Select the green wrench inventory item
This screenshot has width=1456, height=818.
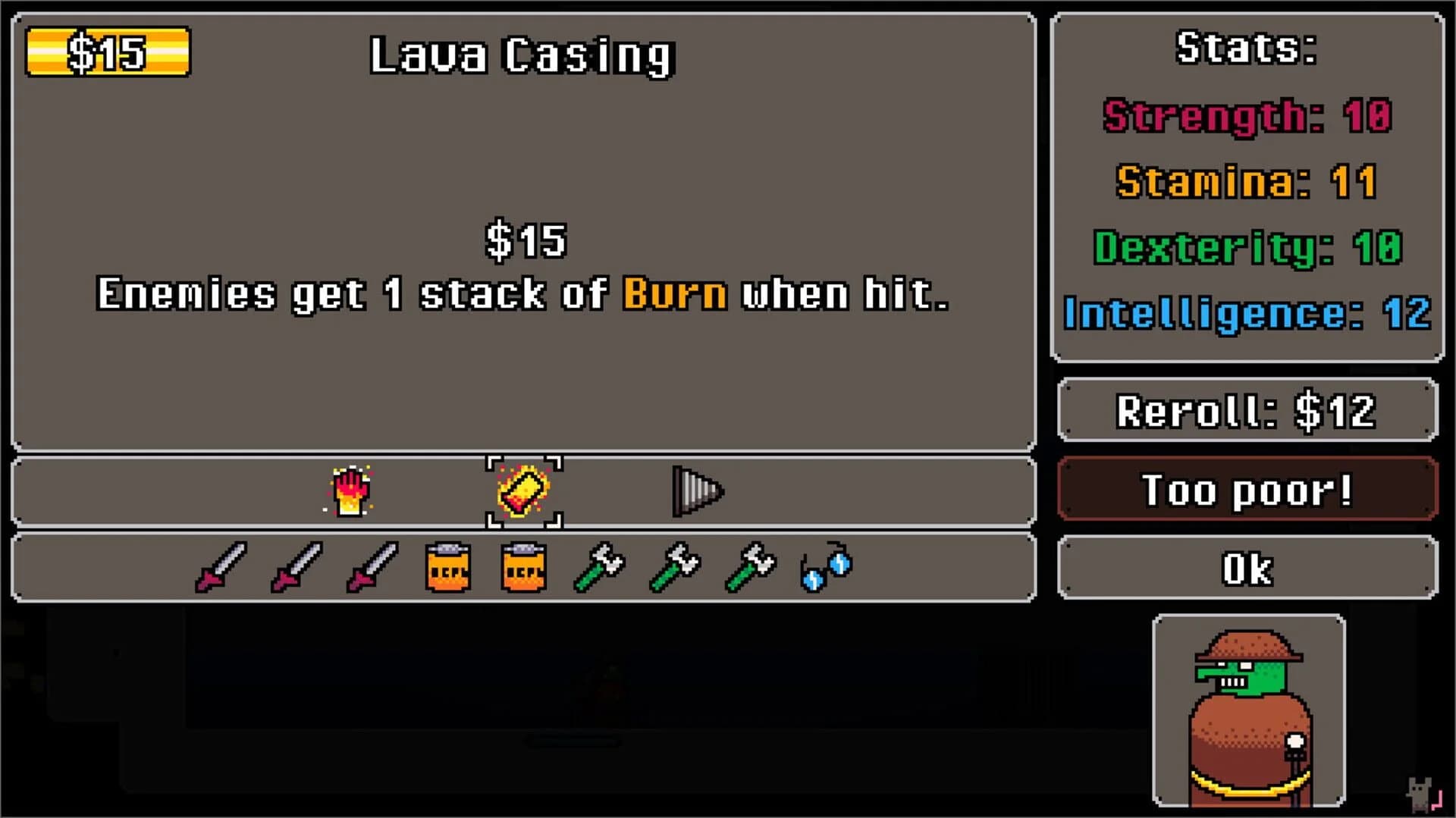(x=600, y=566)
